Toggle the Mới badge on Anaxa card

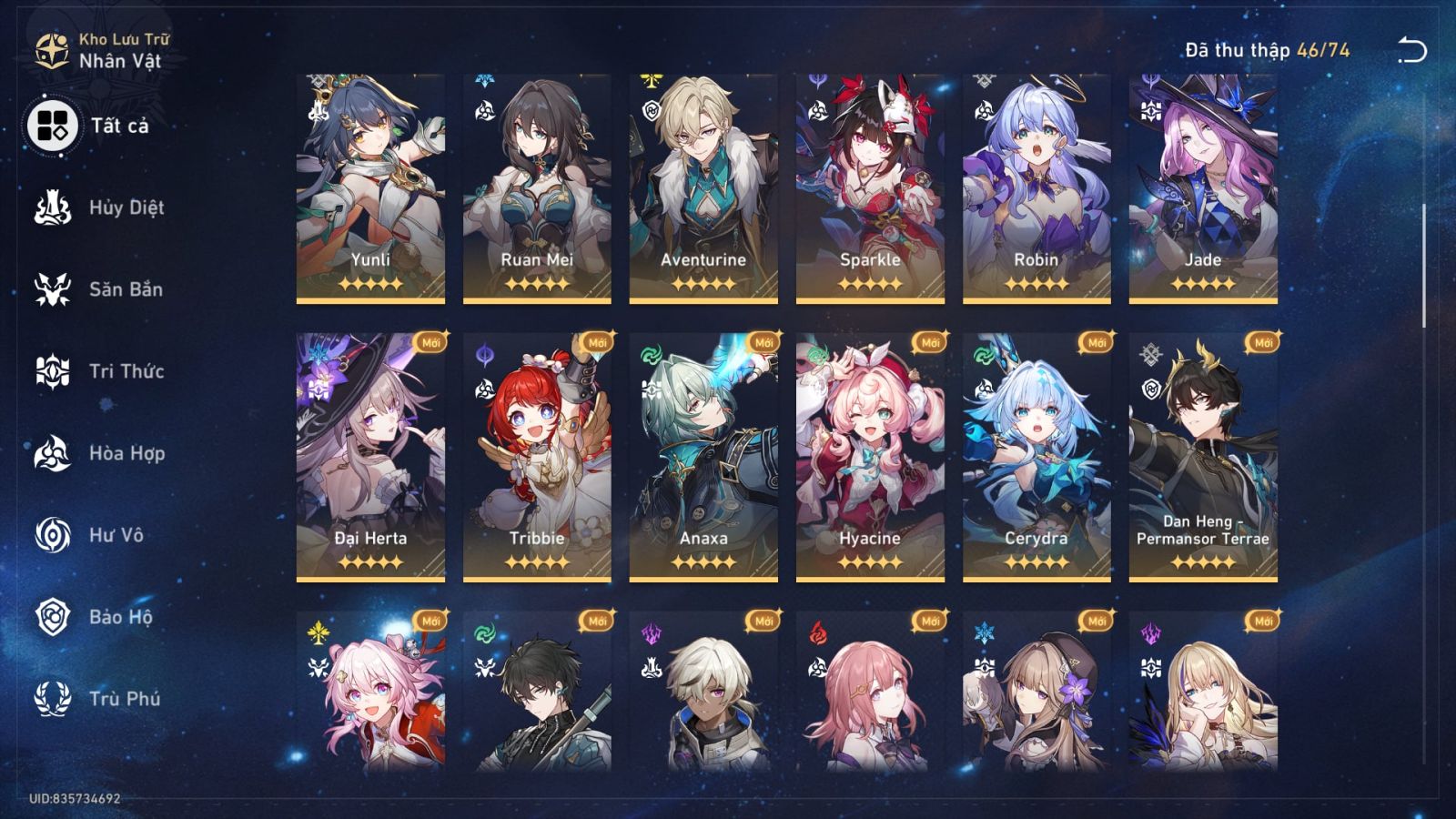pos(765,342)
